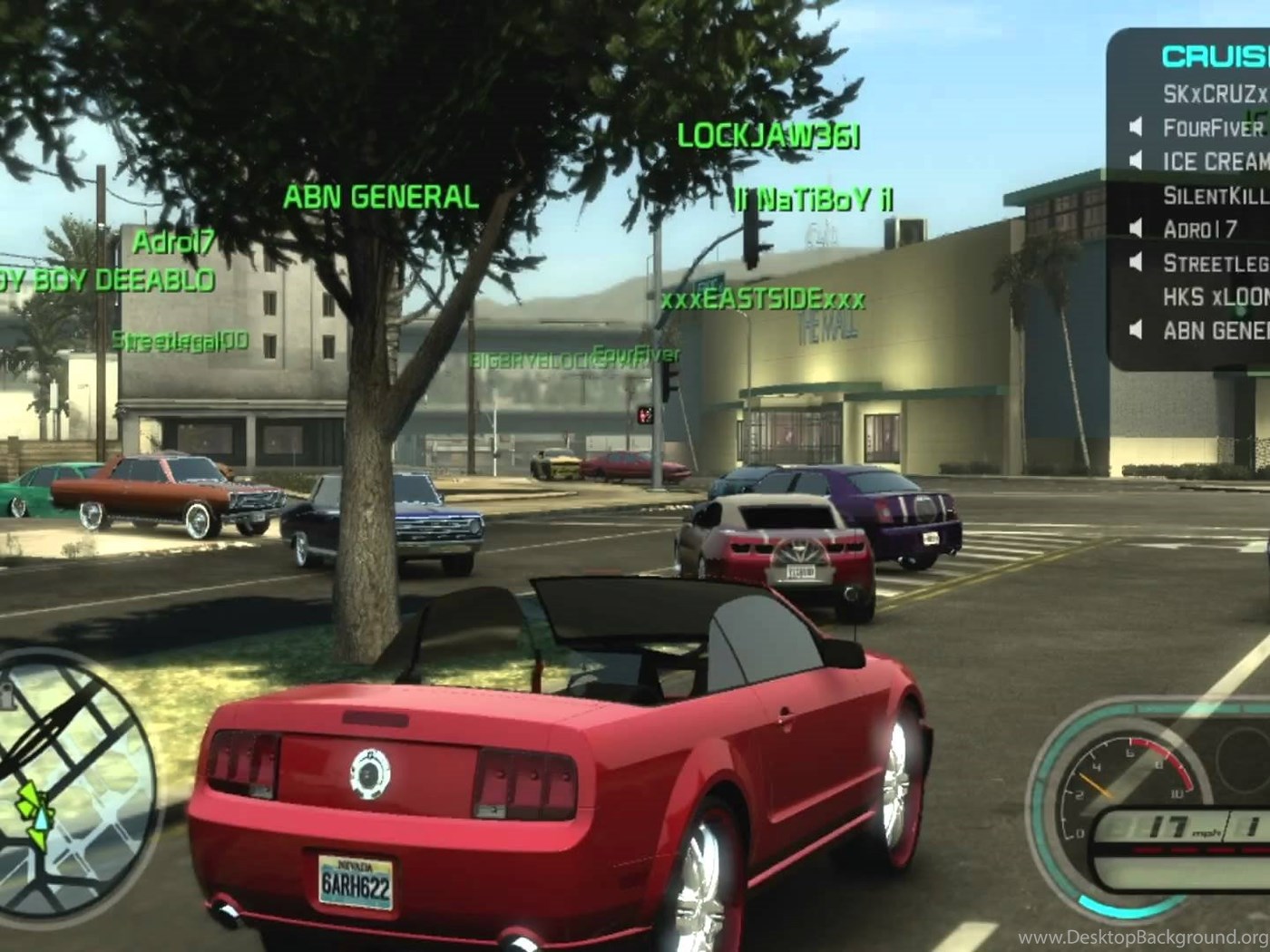Click the Adroi7 player row
This screenshot has height=952, width=1270.
click(1199, 229)
